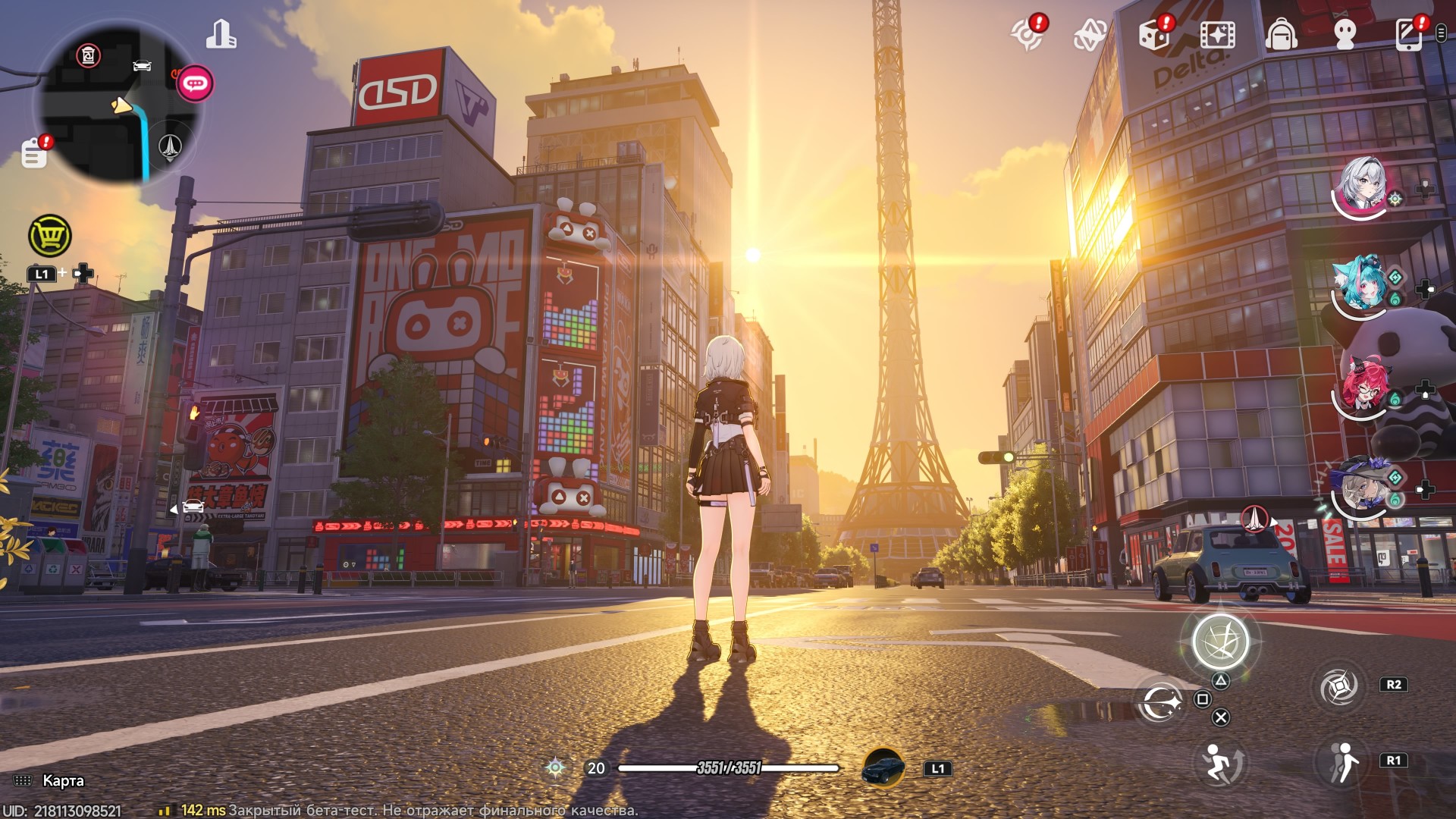Activate the glowing main attack button
The image size is (1456, 819).
pos(1220,642)
